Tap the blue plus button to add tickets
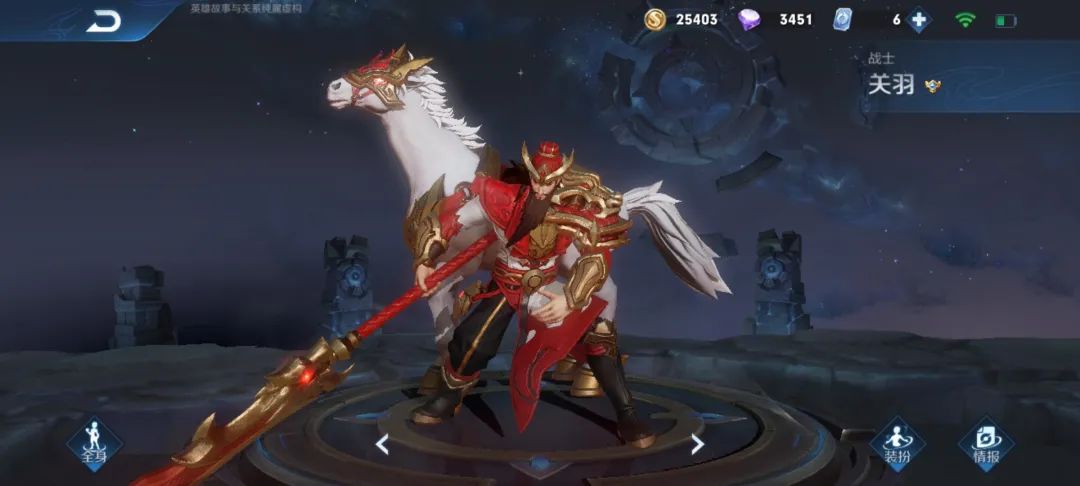The width and height of the screenshot is (1080, 486). 918,20
